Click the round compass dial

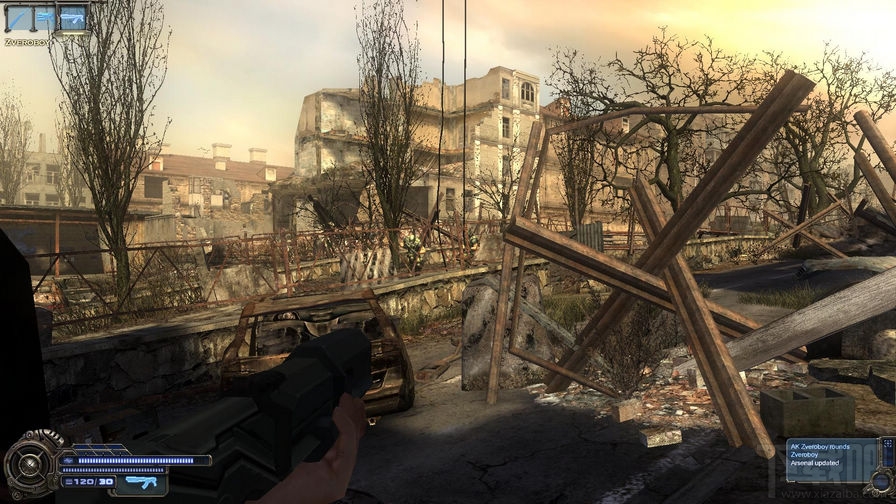pyautogui.click(x=29, y=465)
